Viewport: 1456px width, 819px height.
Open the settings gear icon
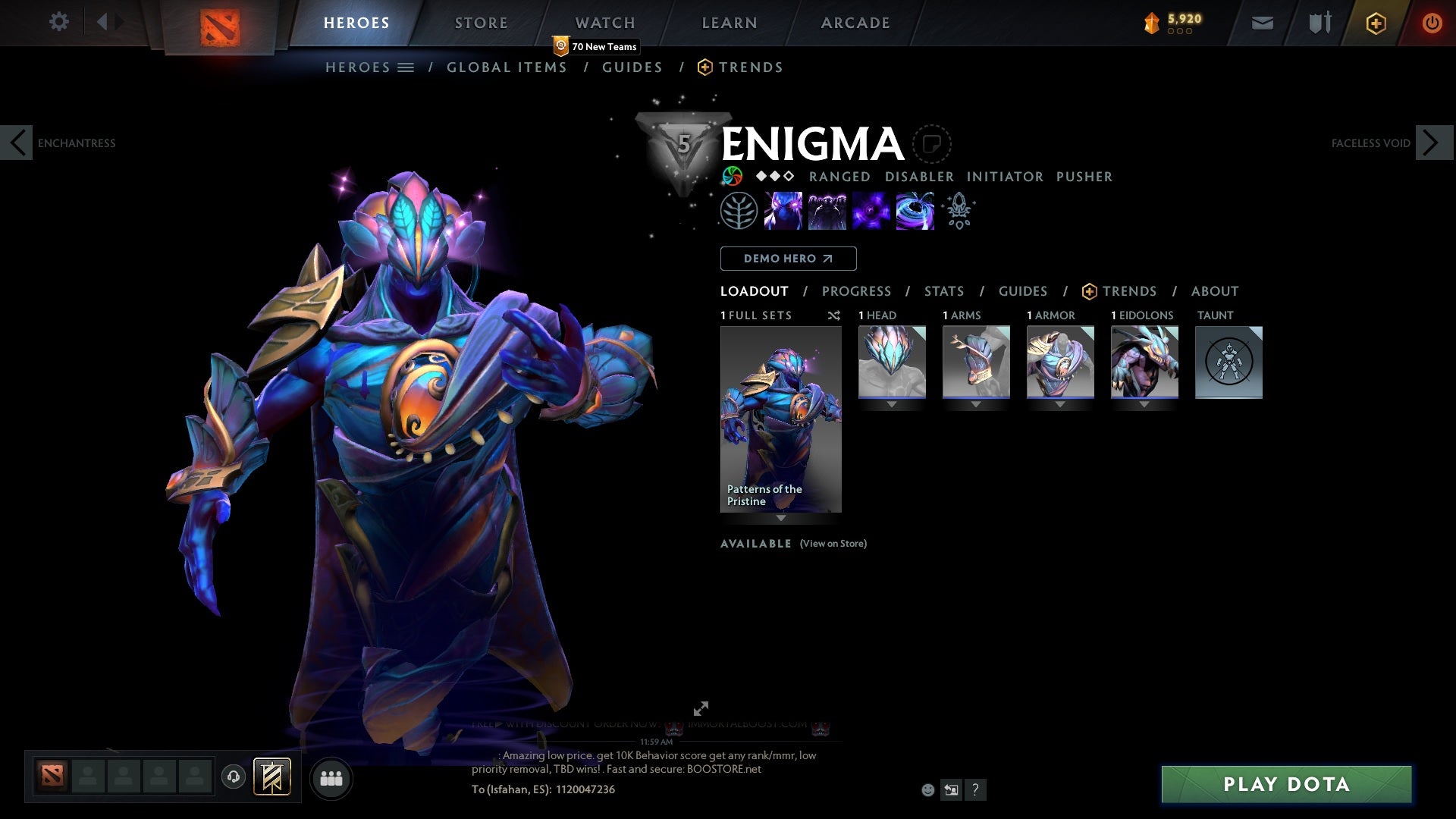pyautogui.click(x=58, y=22)
